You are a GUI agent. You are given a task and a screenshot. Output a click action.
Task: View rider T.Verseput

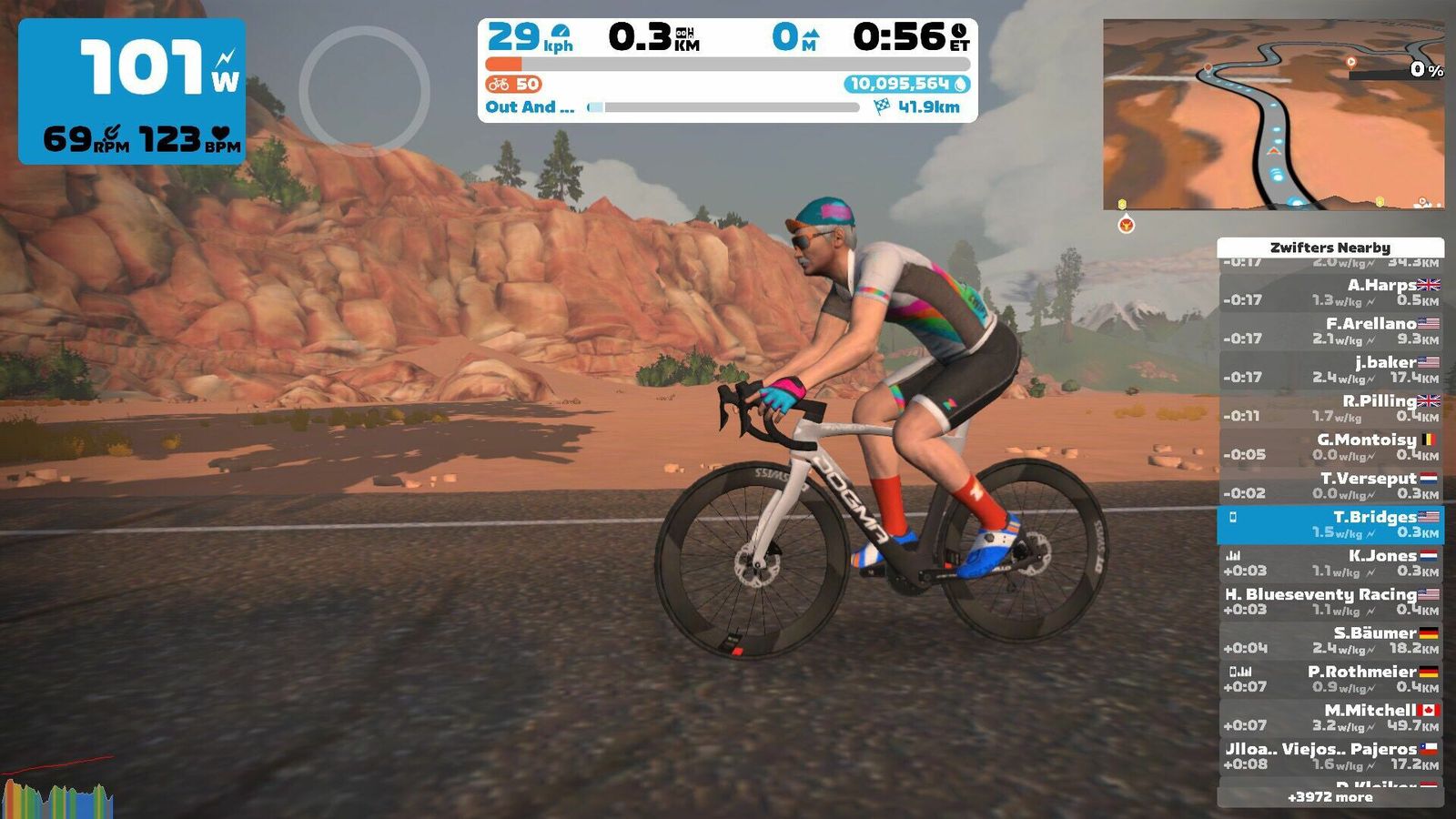pos(1330,485)
